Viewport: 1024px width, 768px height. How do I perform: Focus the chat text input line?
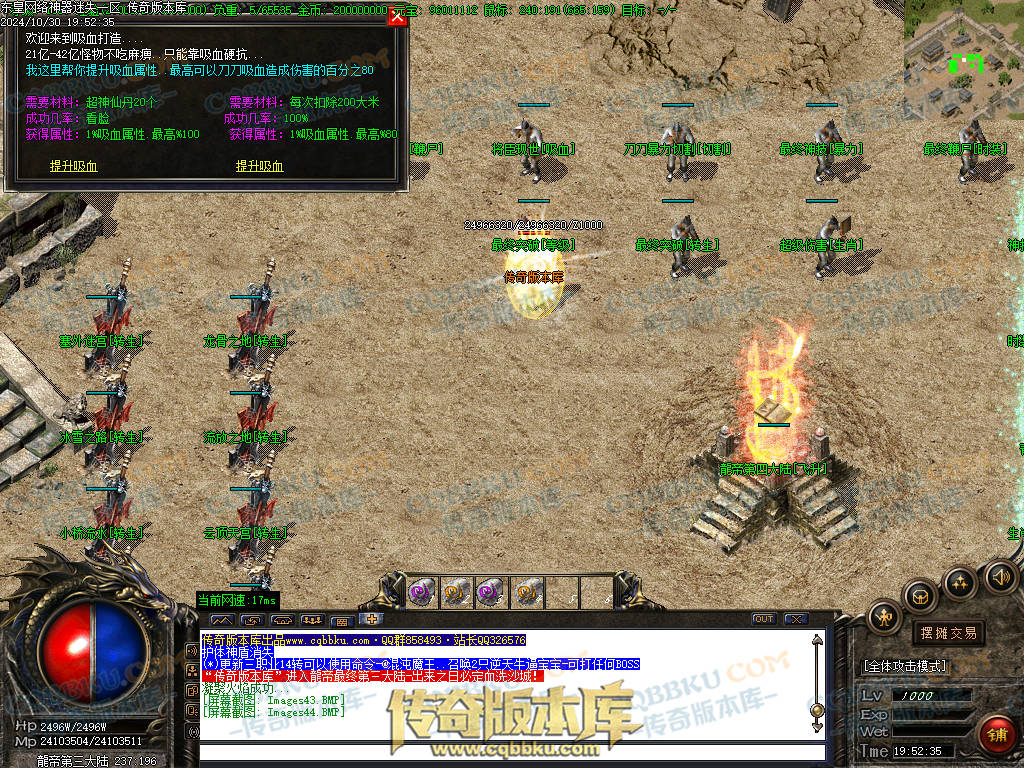coord(500,753)
